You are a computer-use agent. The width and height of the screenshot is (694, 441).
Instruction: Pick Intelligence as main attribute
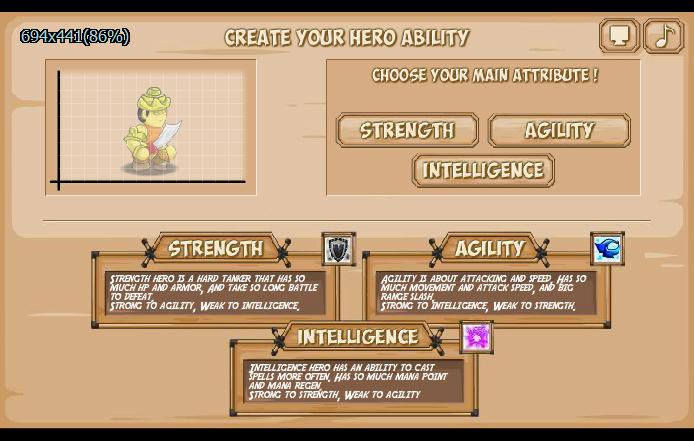click(x=483, y=170)
